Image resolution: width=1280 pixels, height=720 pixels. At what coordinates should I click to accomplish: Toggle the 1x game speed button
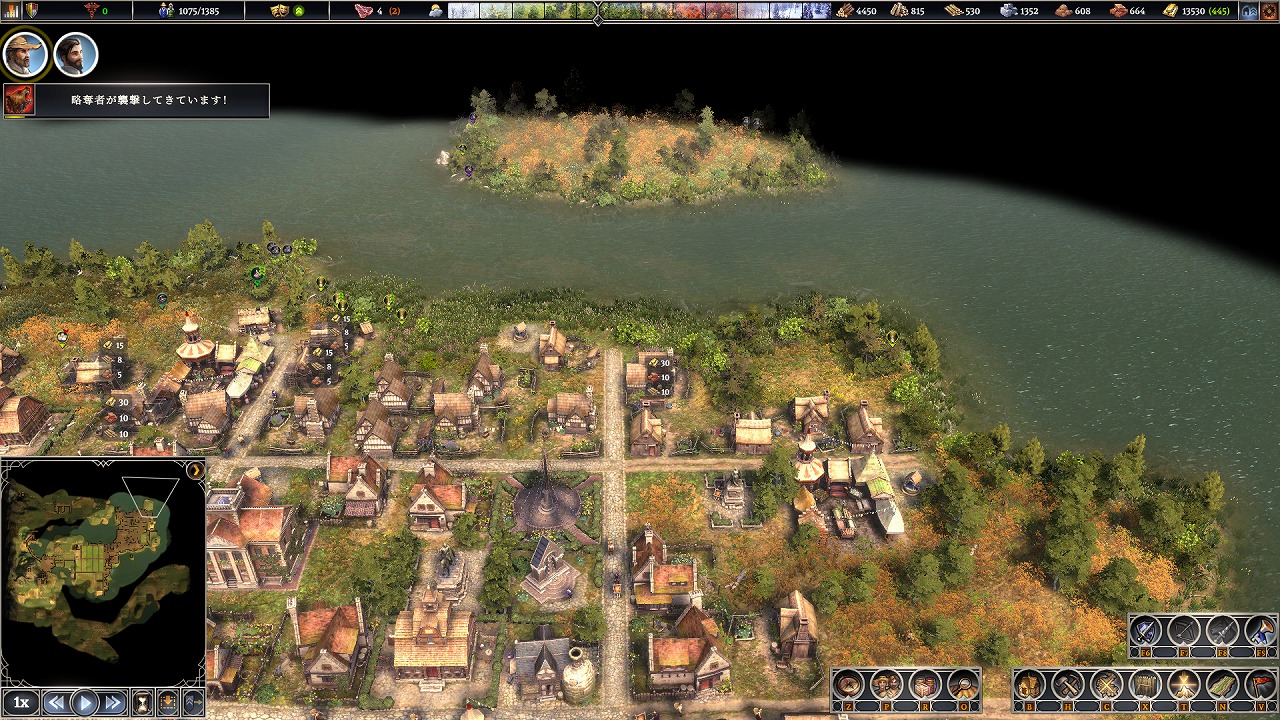21,703
